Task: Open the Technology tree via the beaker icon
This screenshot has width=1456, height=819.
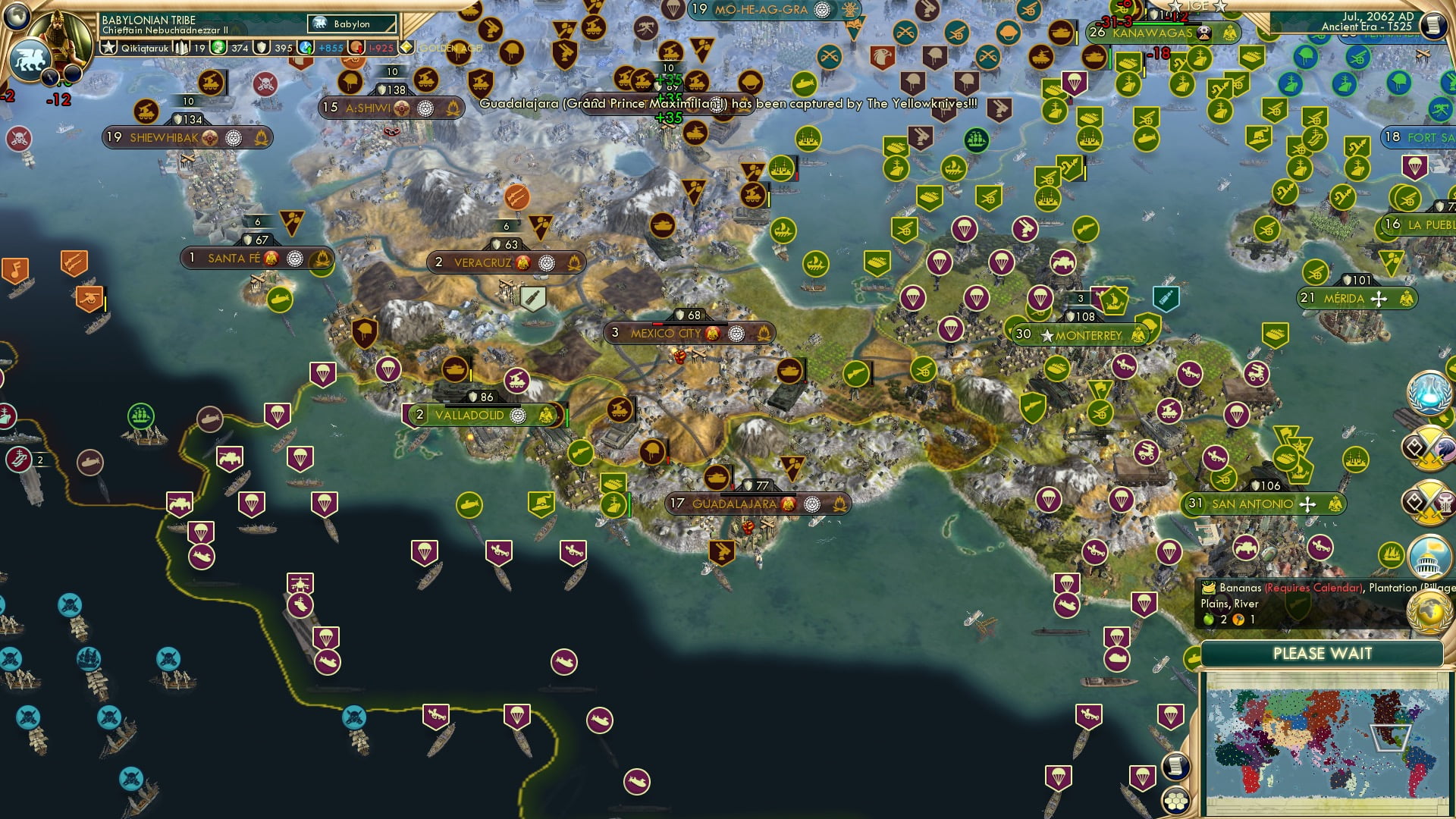Action: pyautogui.click(x=1428, y=393)
